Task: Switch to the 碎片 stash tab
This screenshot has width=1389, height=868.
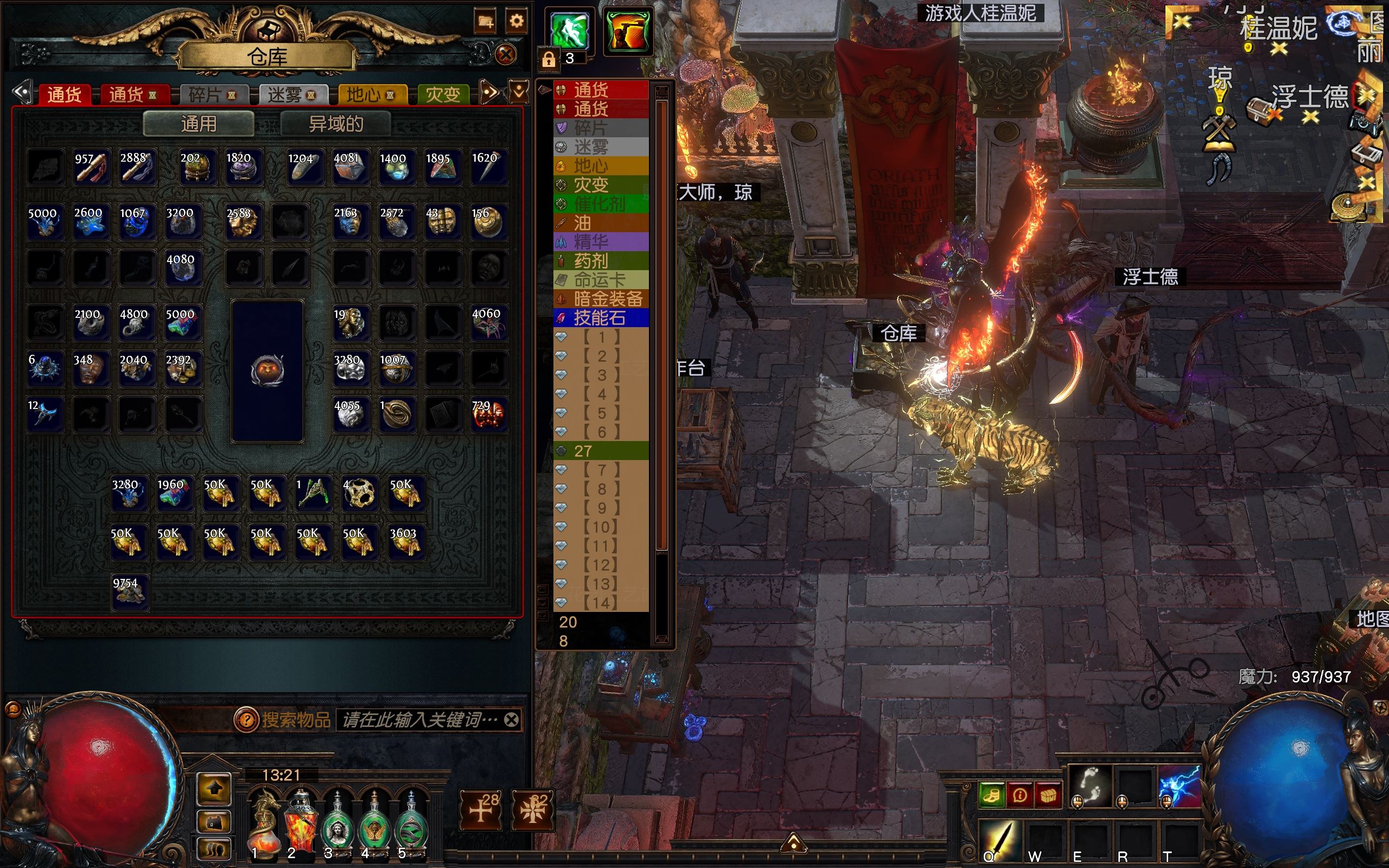Action: [x=211, y=95]
